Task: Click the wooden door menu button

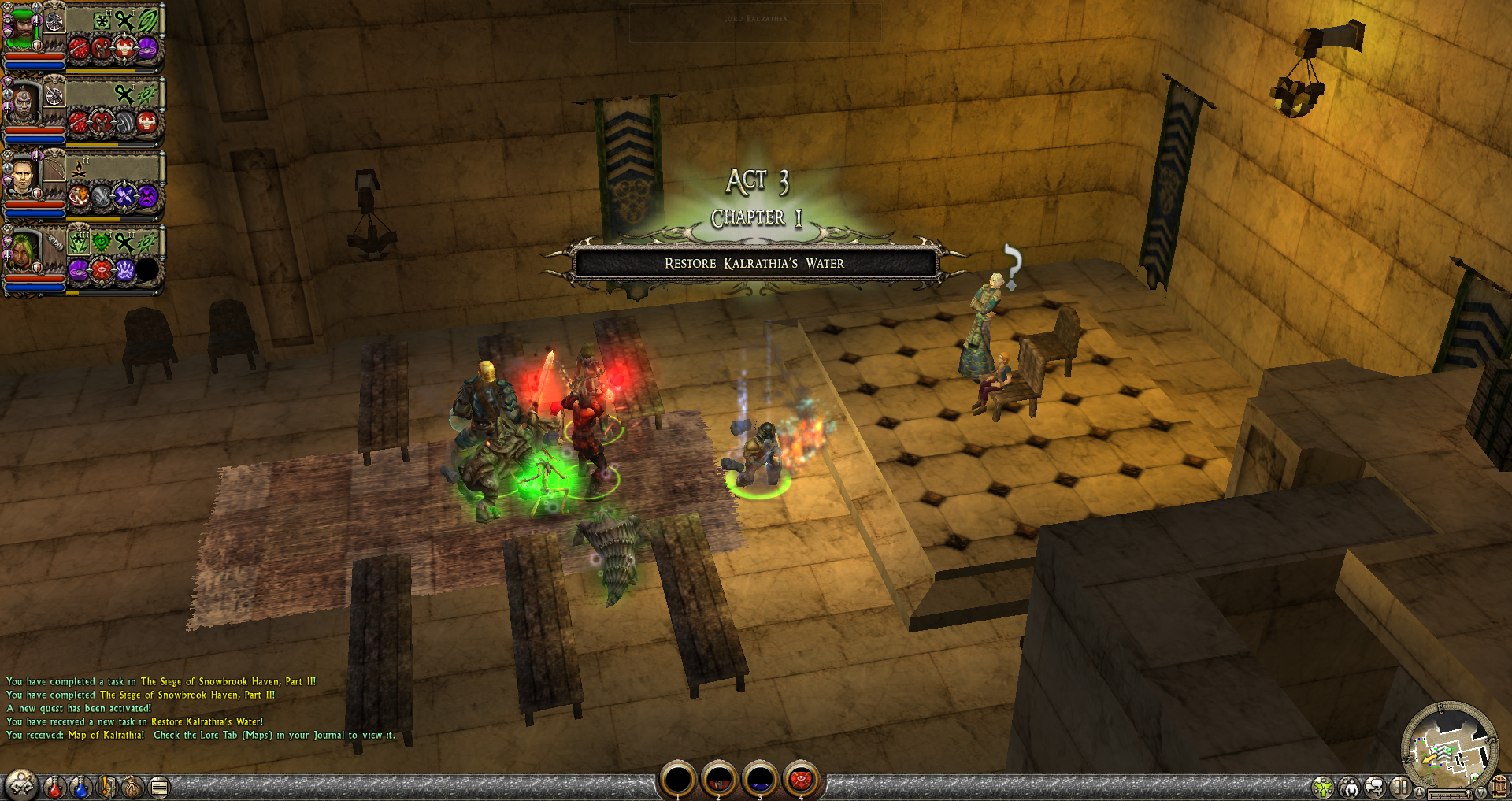Action: [x=1499, y=787]
